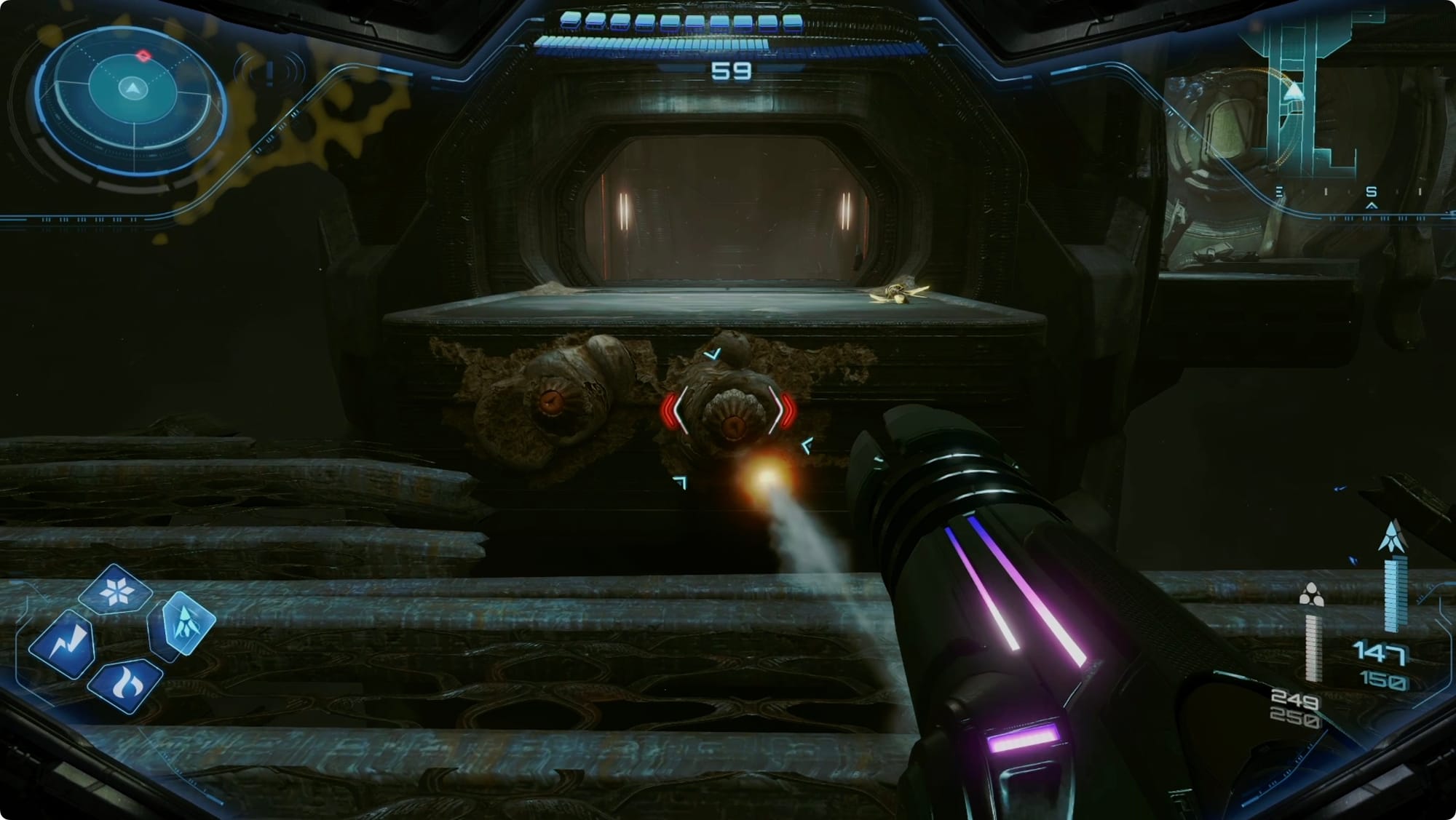The height and width of the screenshot is (820, 1456).
Task: Select the flame fire shot
Action: [125, 685]
